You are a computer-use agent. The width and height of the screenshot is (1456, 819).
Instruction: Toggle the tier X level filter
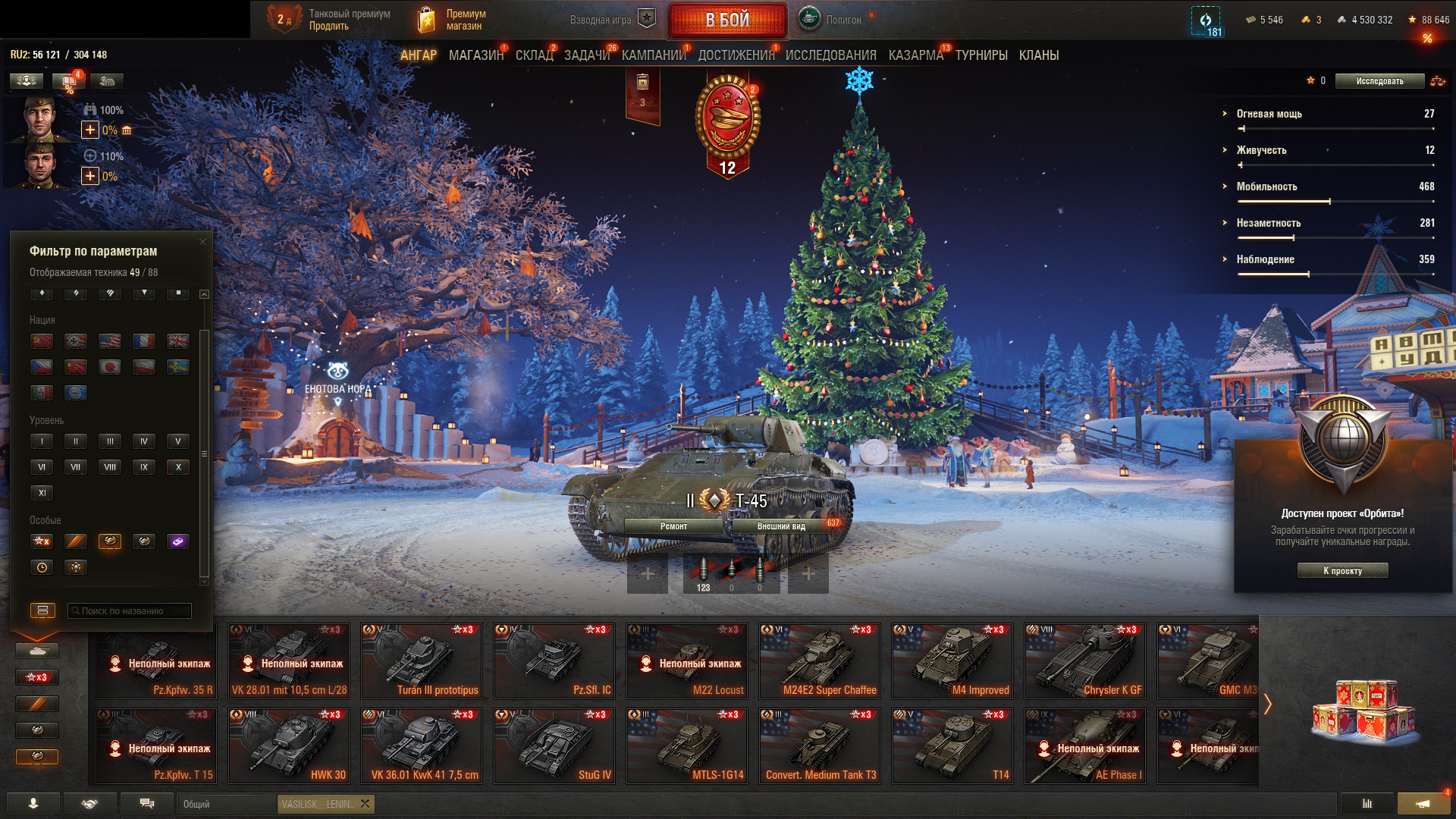pyautogui.click(x=178, y=467)
